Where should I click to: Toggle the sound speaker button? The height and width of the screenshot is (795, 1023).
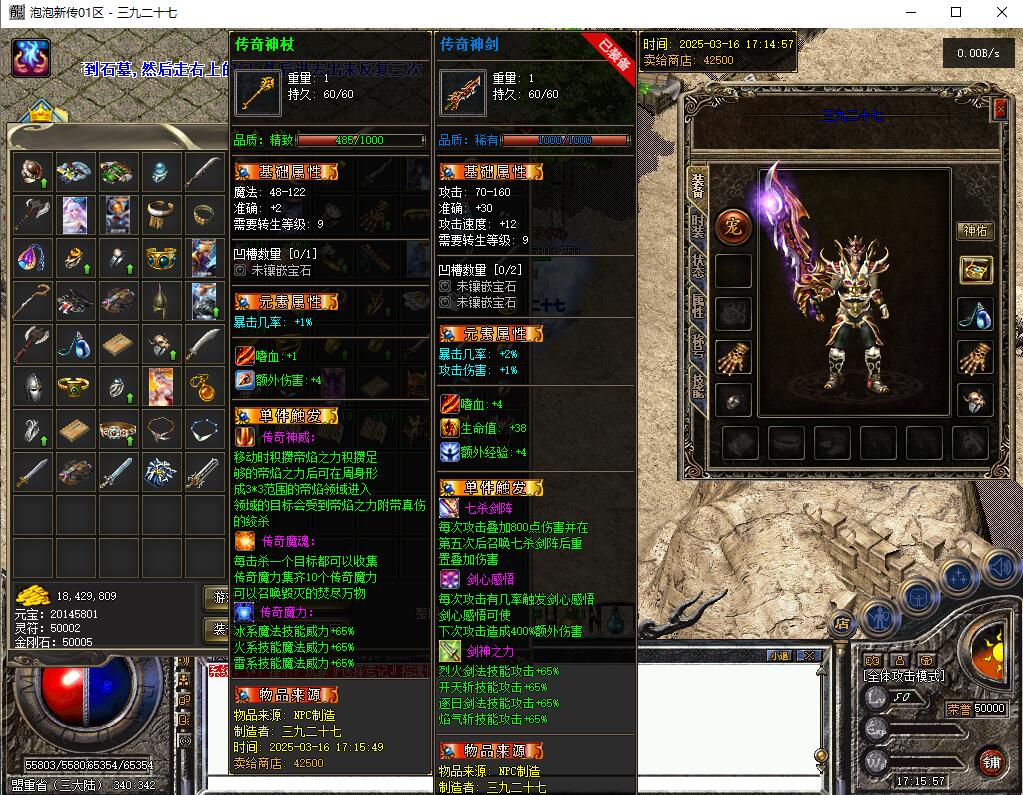[999, 567]
